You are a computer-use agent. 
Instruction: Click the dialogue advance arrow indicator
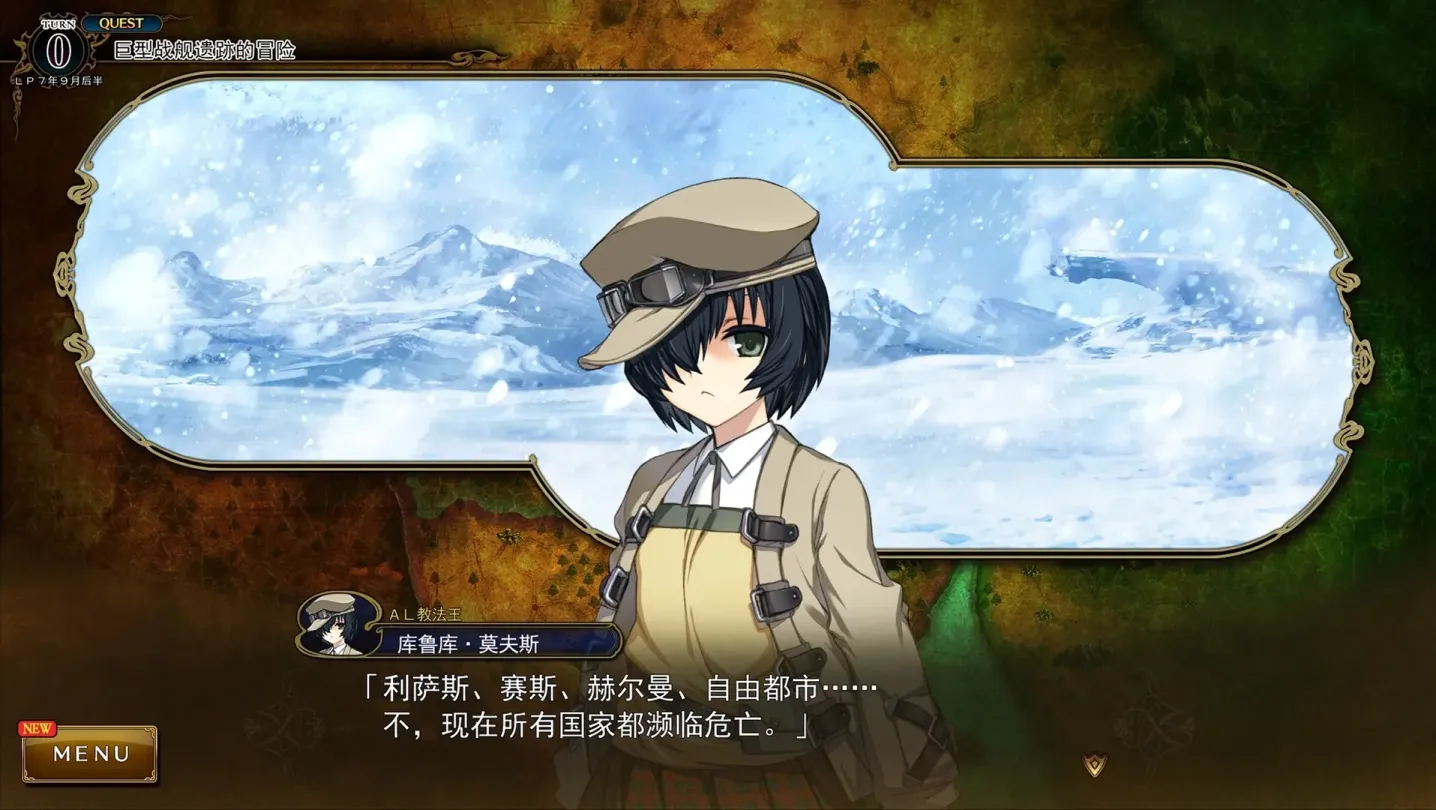pos(1095,765)
